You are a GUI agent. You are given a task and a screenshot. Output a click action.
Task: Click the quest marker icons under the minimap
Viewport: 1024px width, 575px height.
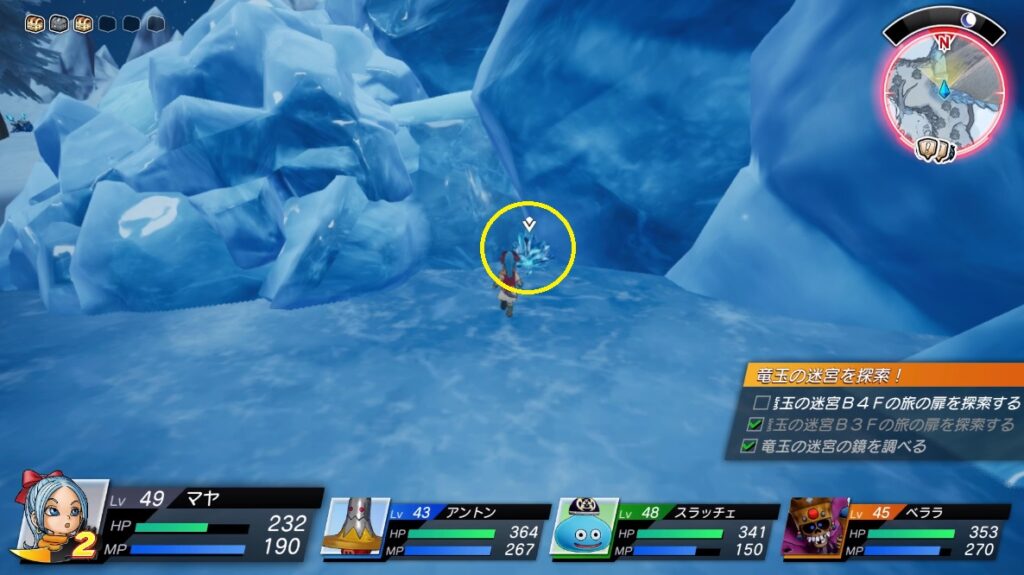(939, 150)
